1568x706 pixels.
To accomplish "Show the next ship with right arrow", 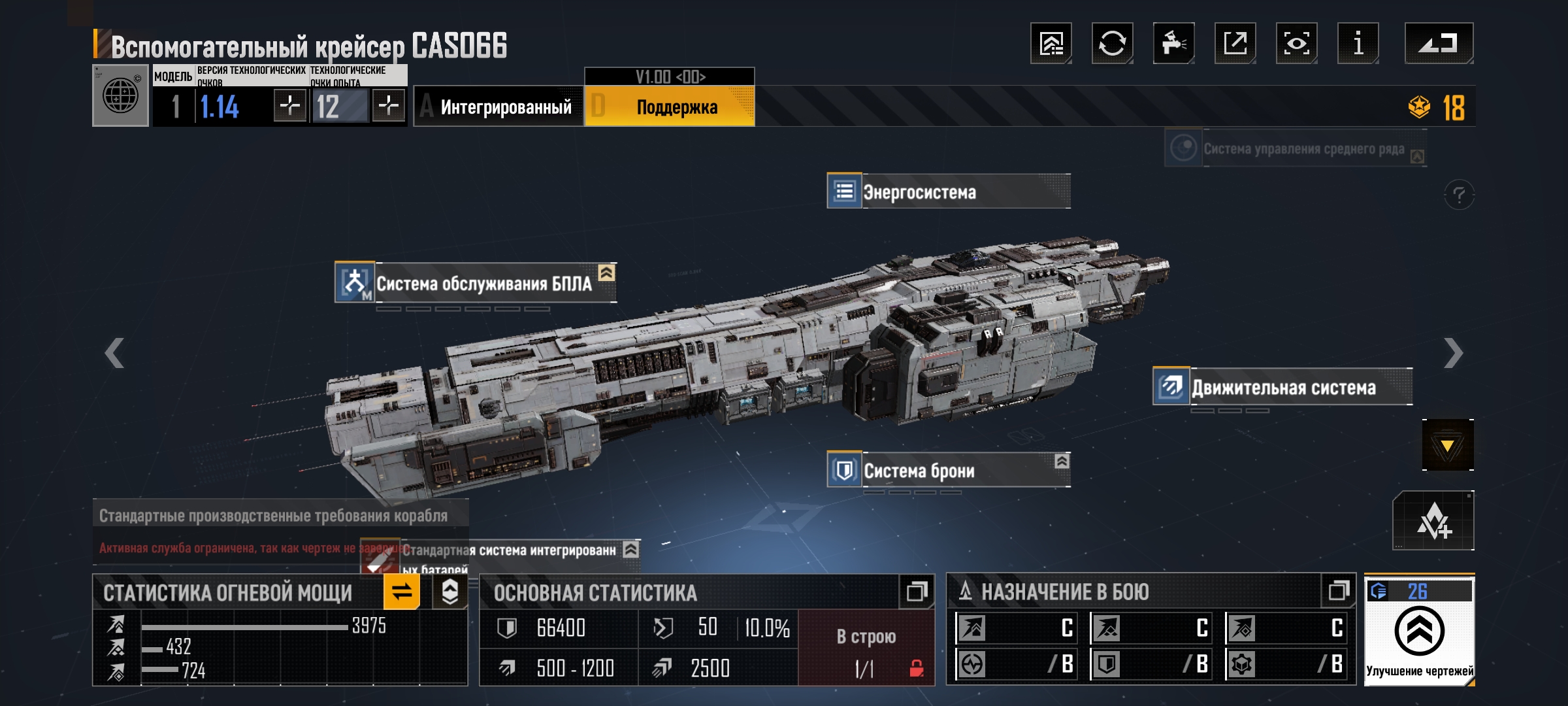I will pos(1453,354).
